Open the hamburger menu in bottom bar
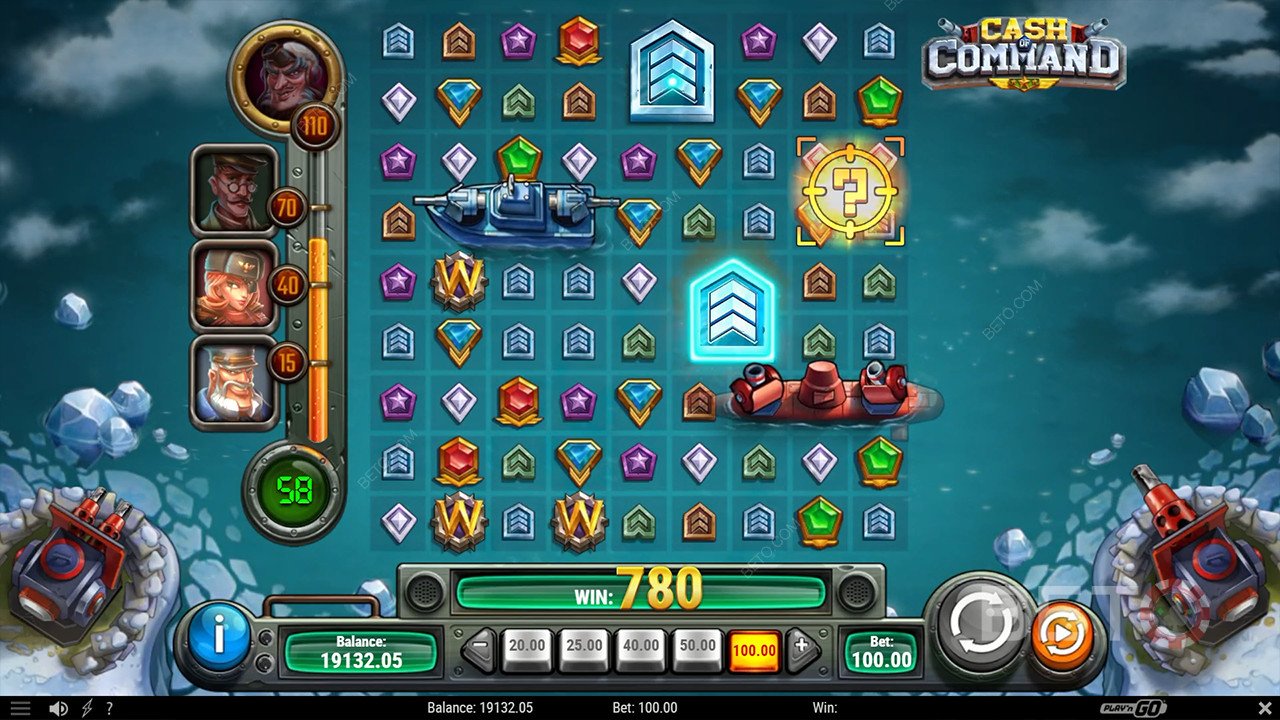Image resolution: width=1280 pixels, height=720 pixels. pos(20,708)
